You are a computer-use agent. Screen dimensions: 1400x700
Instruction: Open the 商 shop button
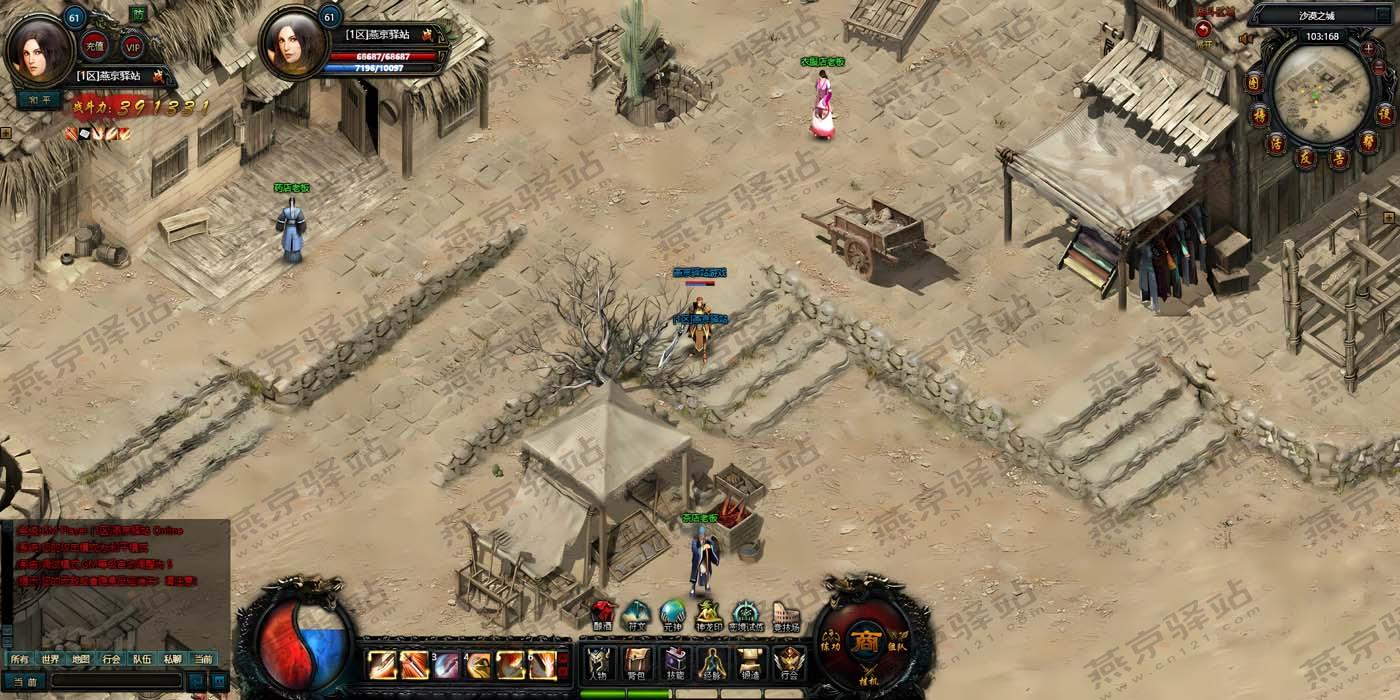point(864,642)
